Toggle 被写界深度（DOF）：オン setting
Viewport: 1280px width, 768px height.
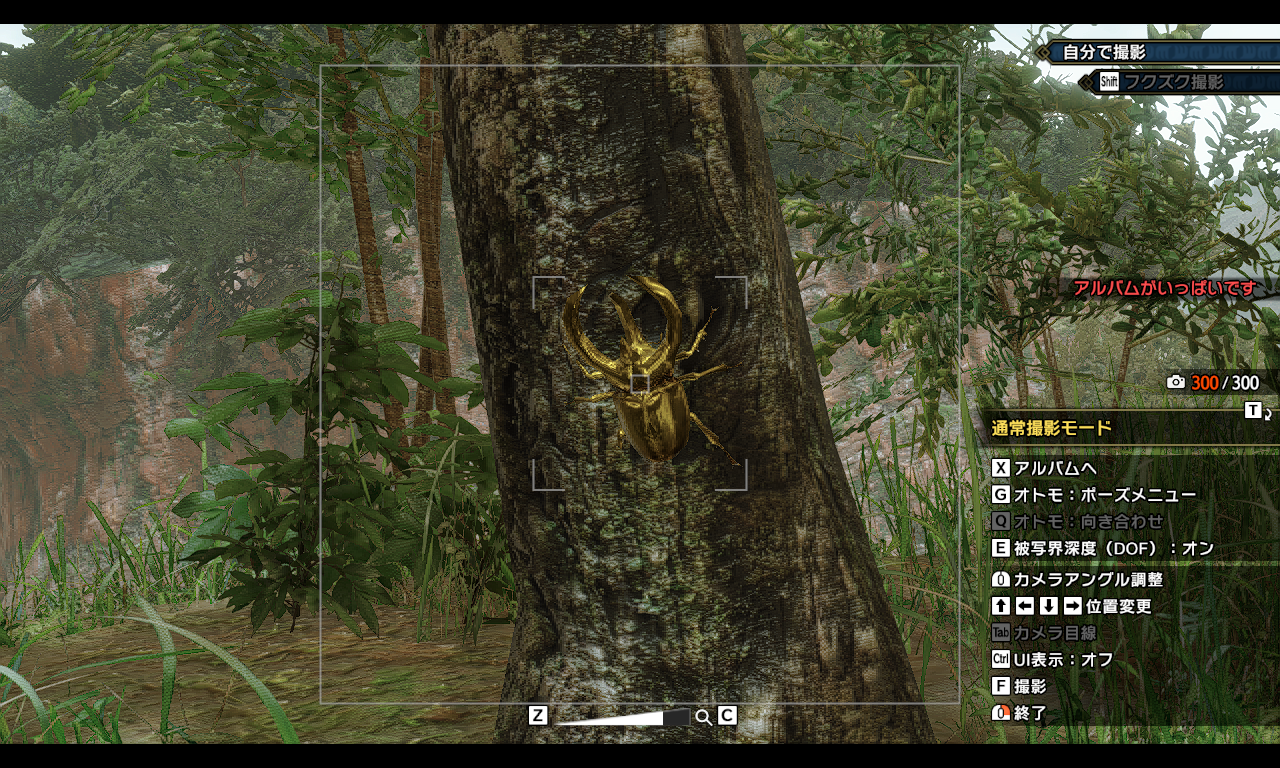tap(1113, 548)
